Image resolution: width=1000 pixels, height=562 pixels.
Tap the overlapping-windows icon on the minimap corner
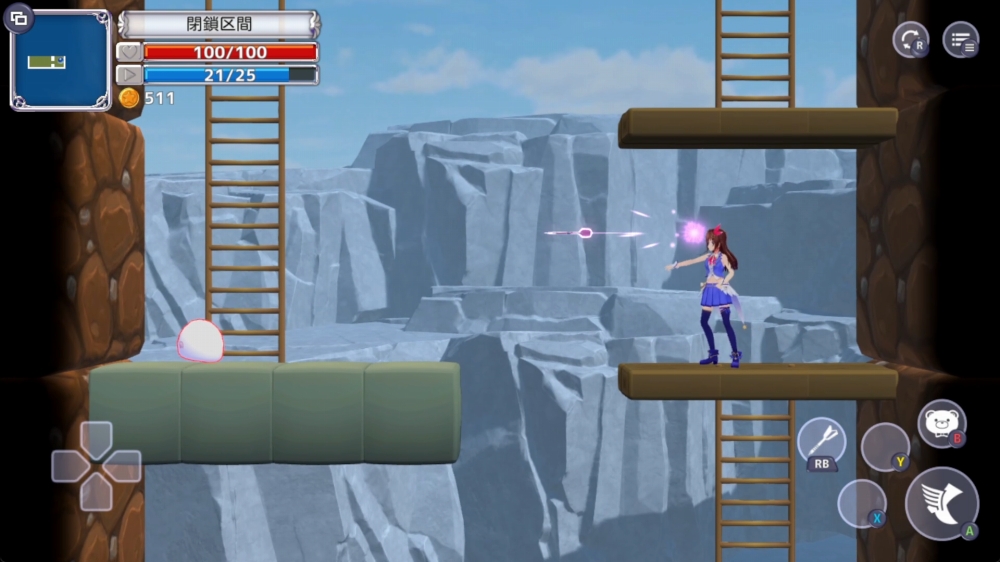point(19,18)
